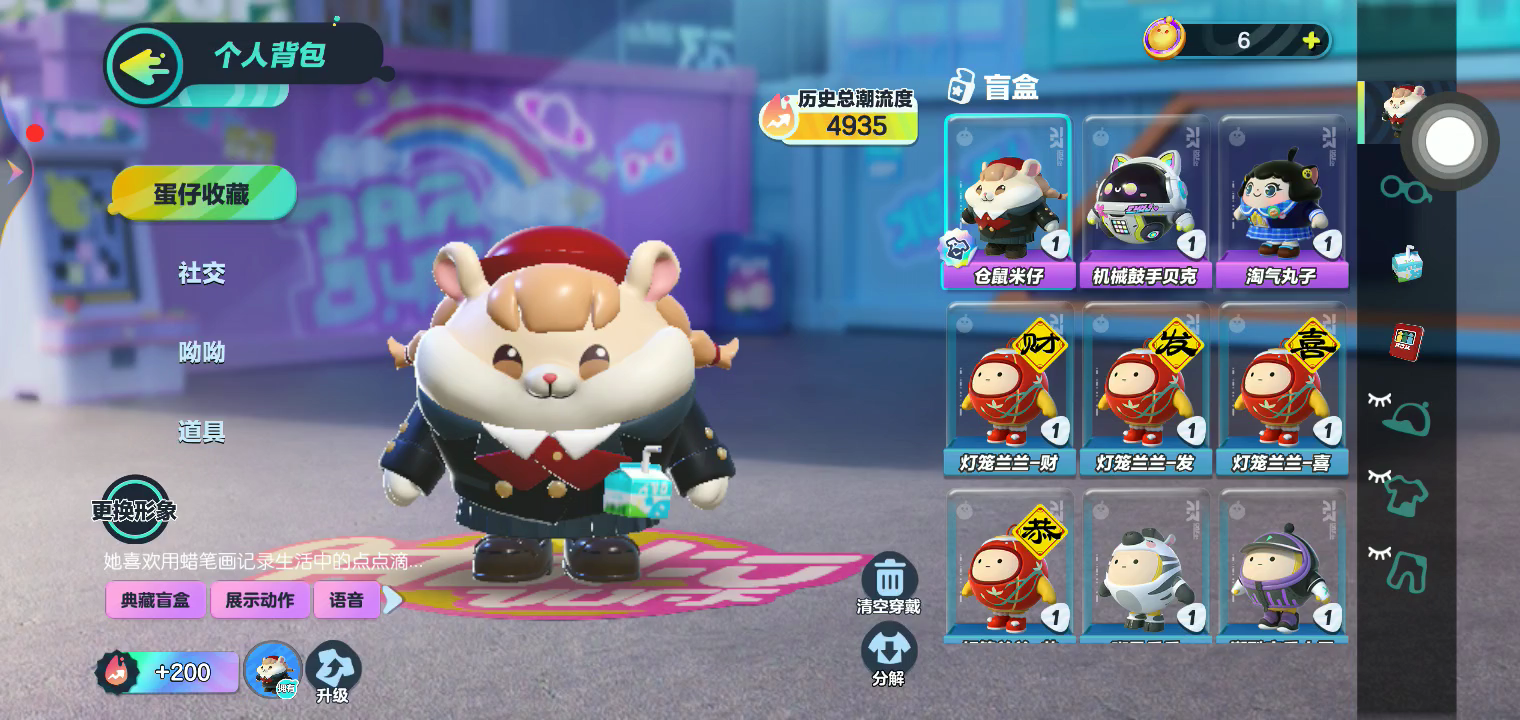Open the 典藏盲盒 option
Viewport: 1520px width, 720px height.
(156, 600)
